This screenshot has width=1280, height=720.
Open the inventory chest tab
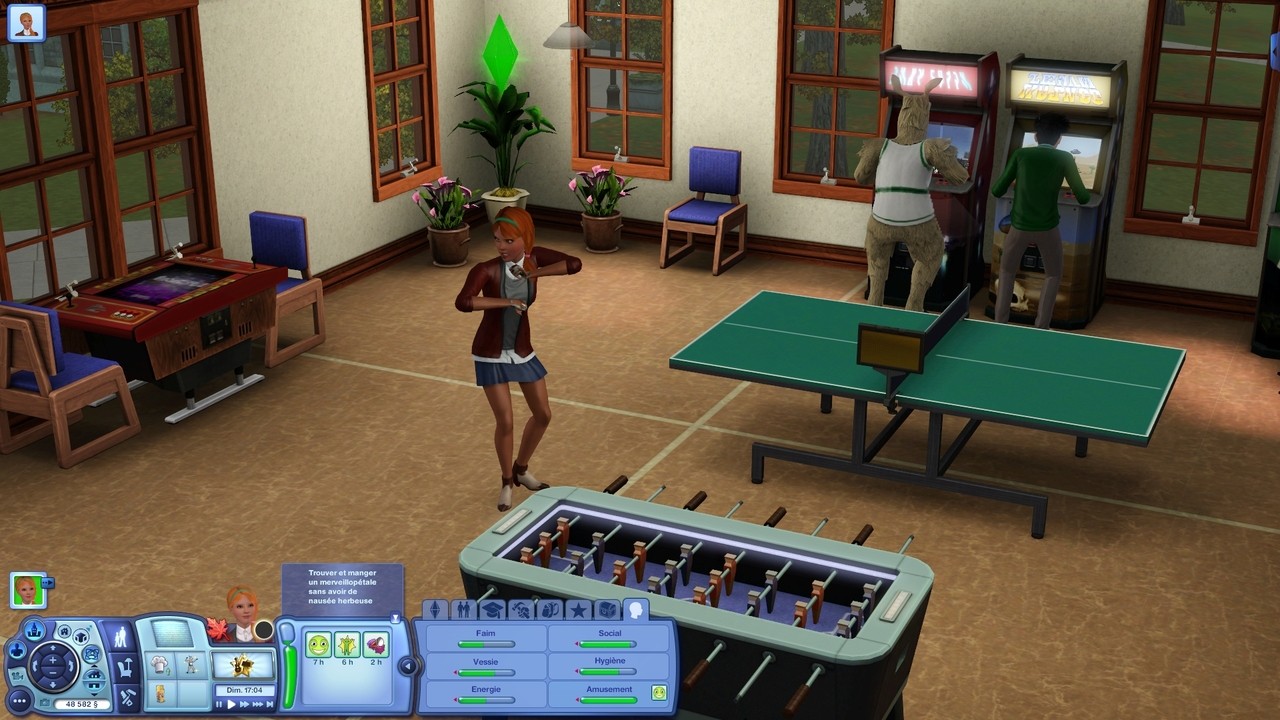(607, 610)
